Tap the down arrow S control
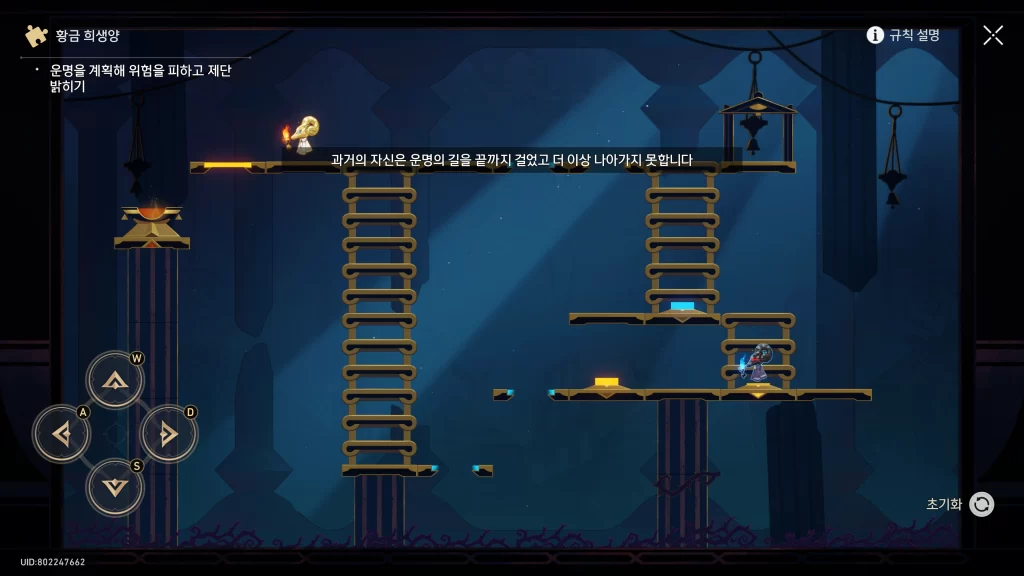Image resolution: width=1024 pixels, height=576 pixels. (115, 487)
